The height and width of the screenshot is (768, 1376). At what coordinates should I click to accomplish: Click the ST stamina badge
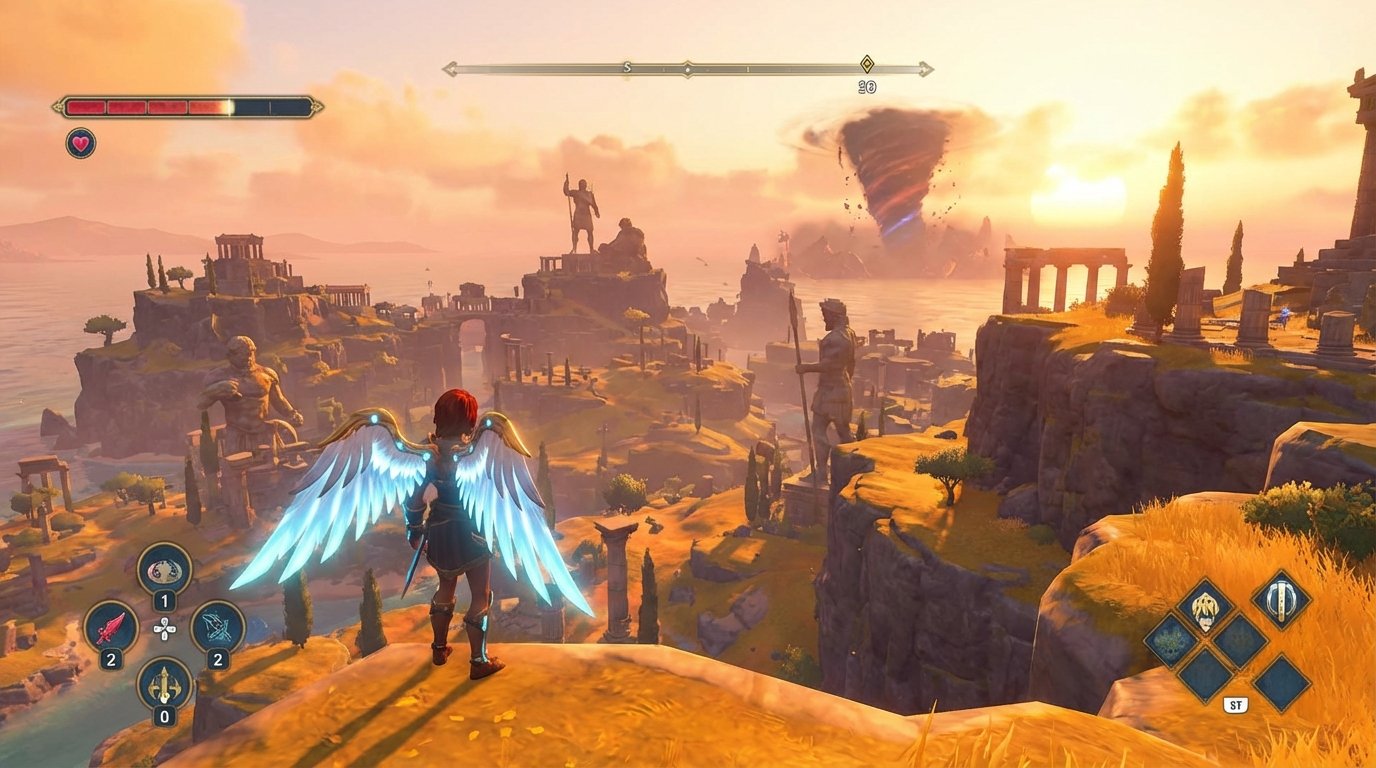[x=1236, y=704]
